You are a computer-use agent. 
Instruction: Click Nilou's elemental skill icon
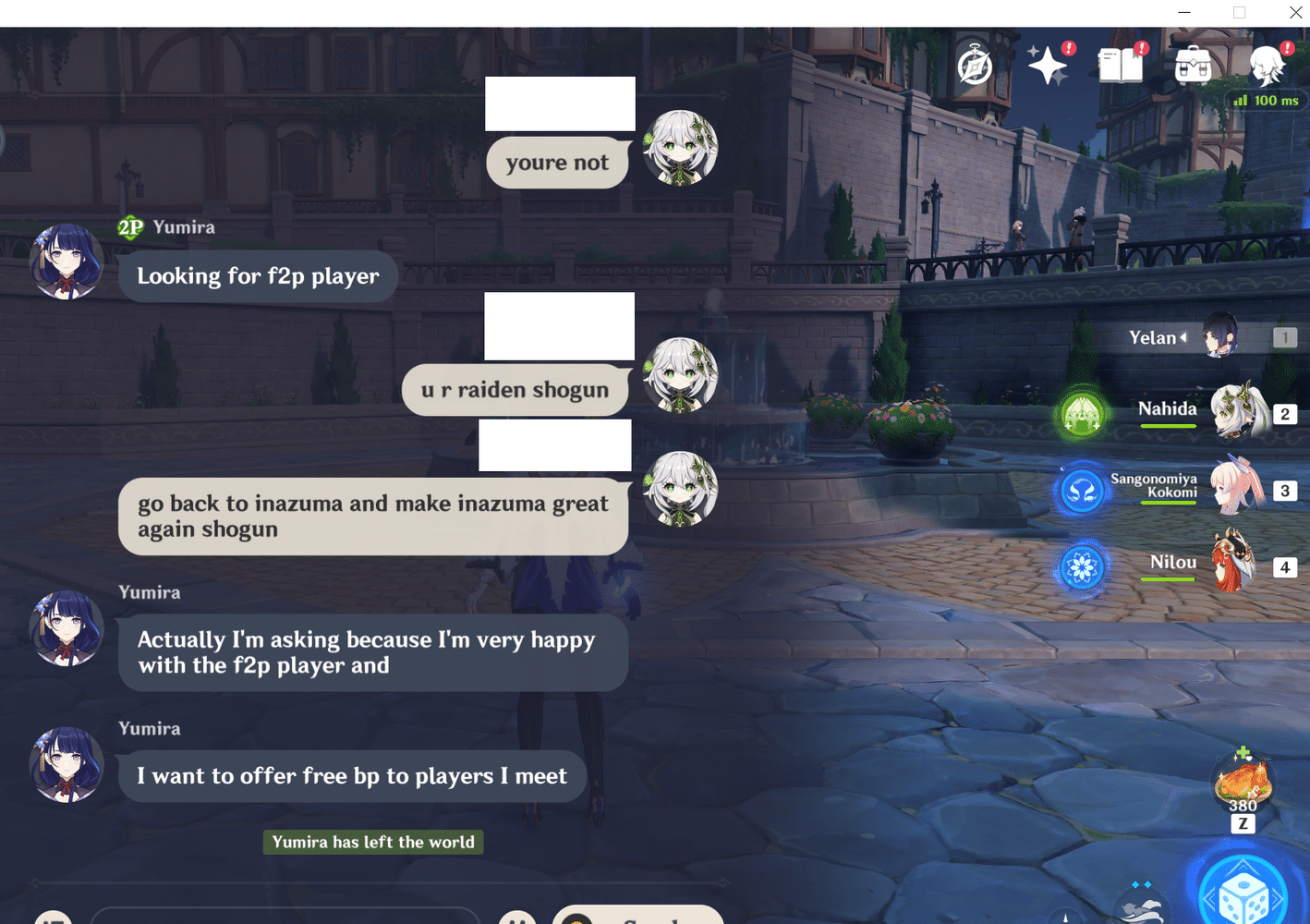click(x=1081, y=567)
